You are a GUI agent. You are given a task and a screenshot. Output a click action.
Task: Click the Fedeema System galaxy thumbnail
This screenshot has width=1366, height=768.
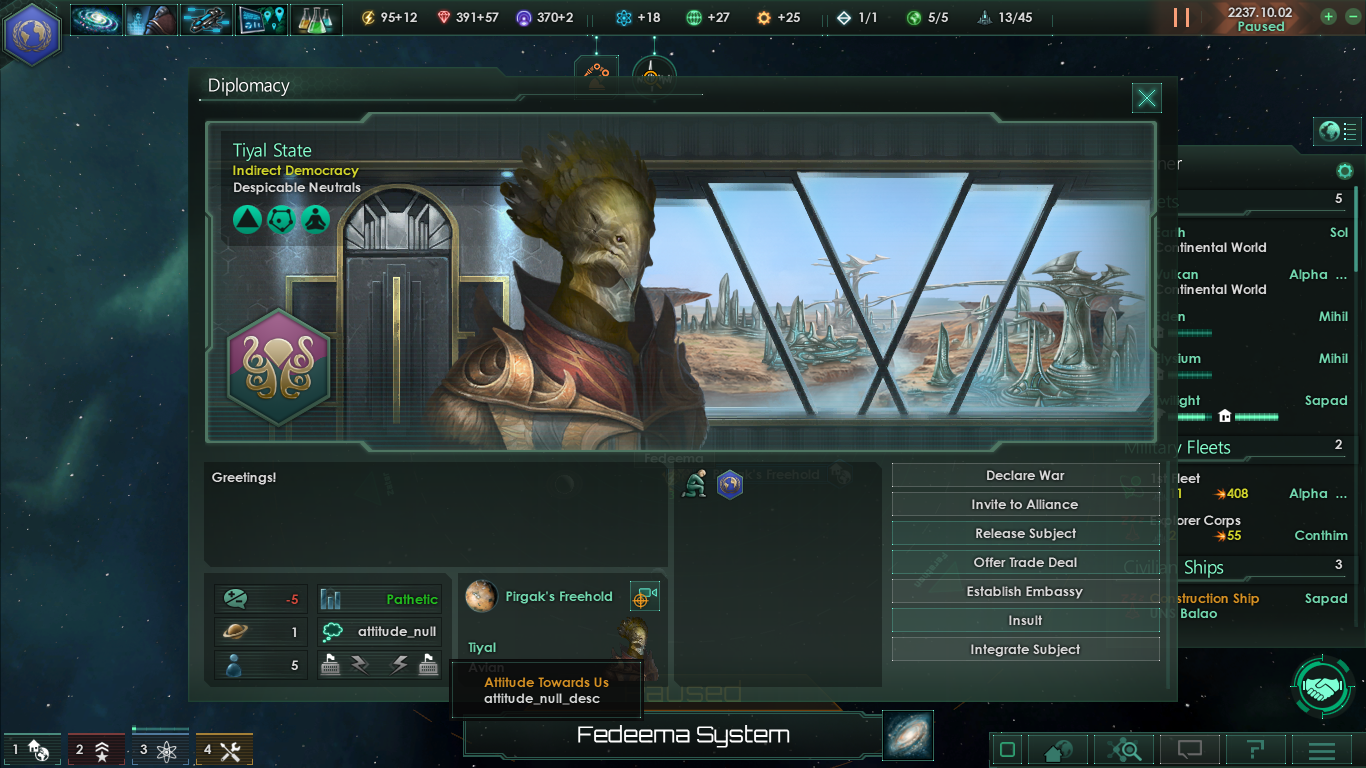tap(908, 735)
